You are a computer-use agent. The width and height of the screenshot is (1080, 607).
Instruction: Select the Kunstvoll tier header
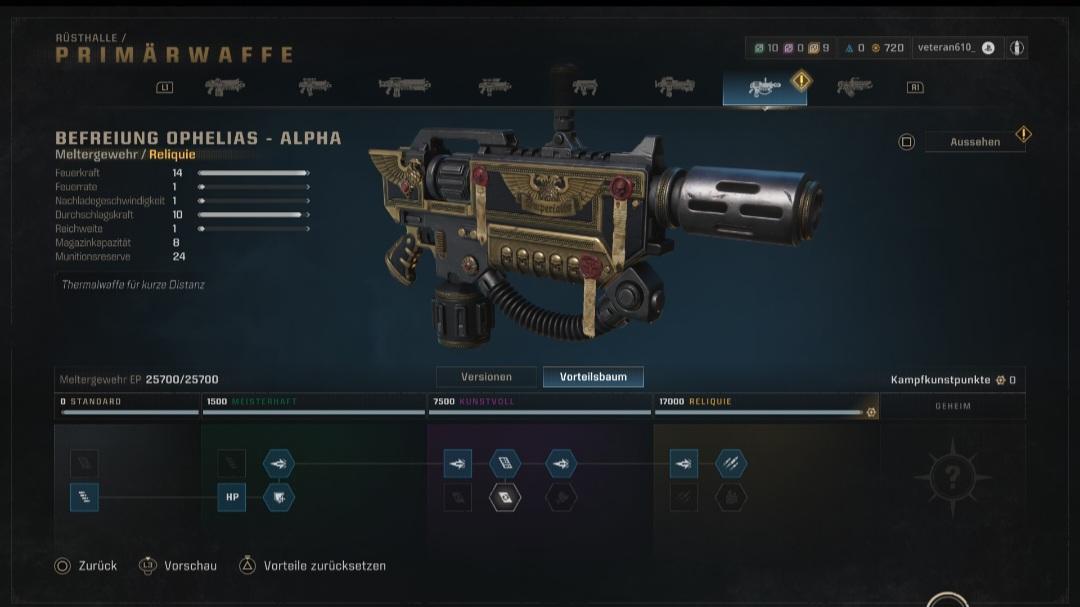[x=539, y=402]
